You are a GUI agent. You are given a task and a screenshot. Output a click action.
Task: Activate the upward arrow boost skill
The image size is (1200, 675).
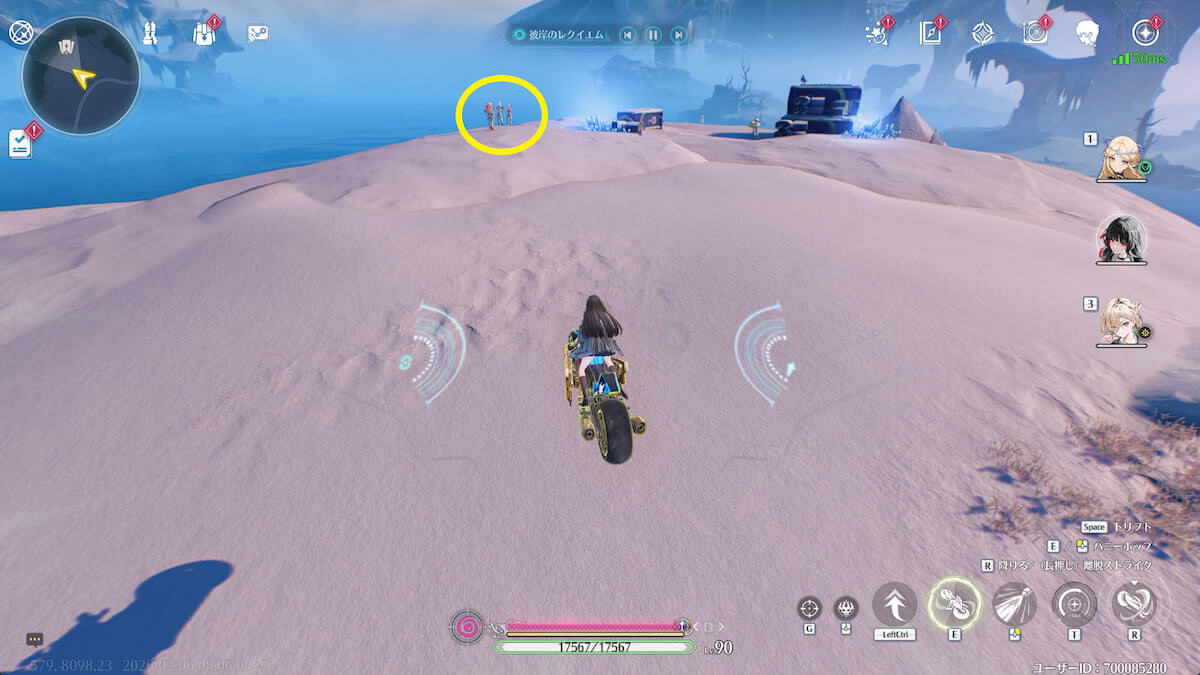894,604
